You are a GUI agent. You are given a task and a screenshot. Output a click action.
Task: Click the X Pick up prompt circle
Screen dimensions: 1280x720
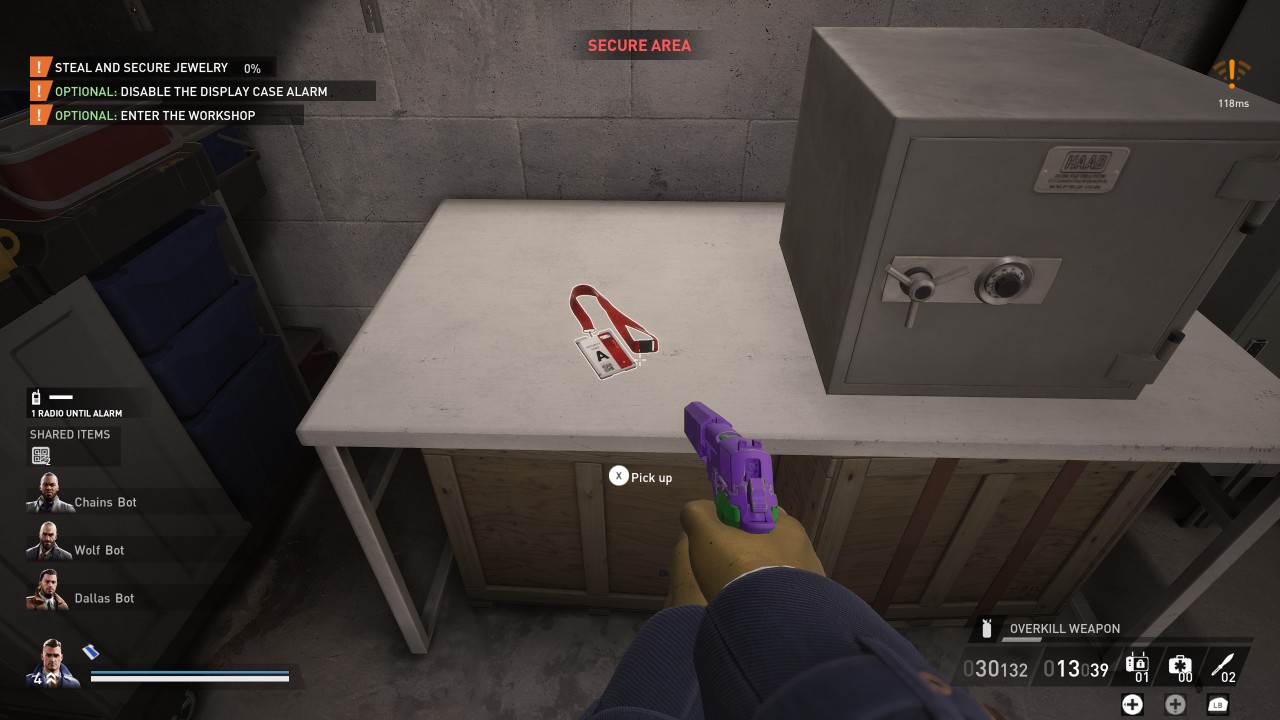pyautogui.click(x=619, y=476)
